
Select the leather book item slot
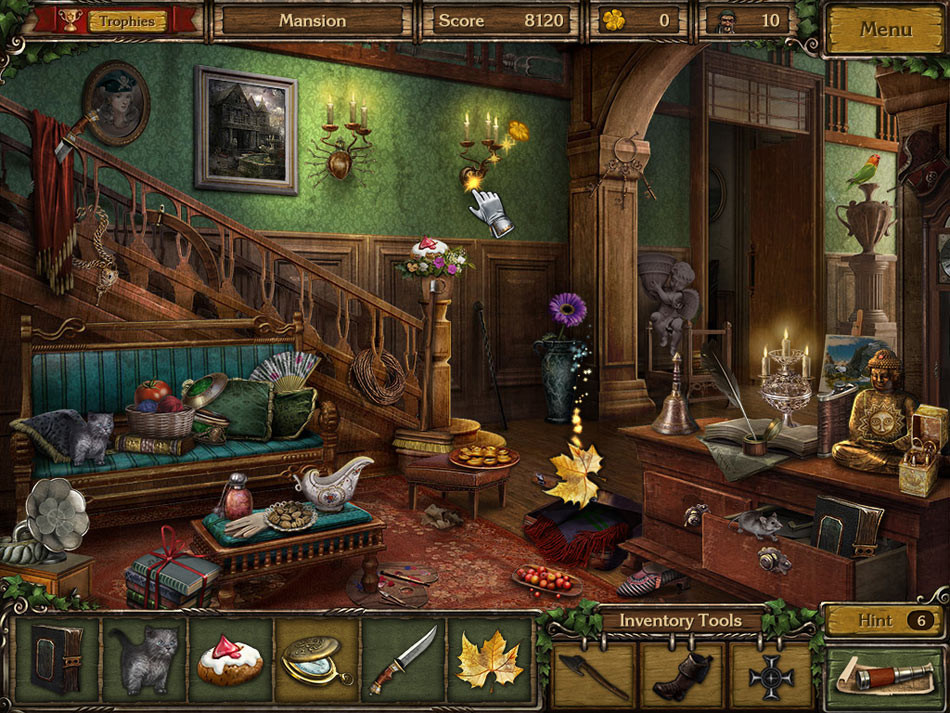58,659
